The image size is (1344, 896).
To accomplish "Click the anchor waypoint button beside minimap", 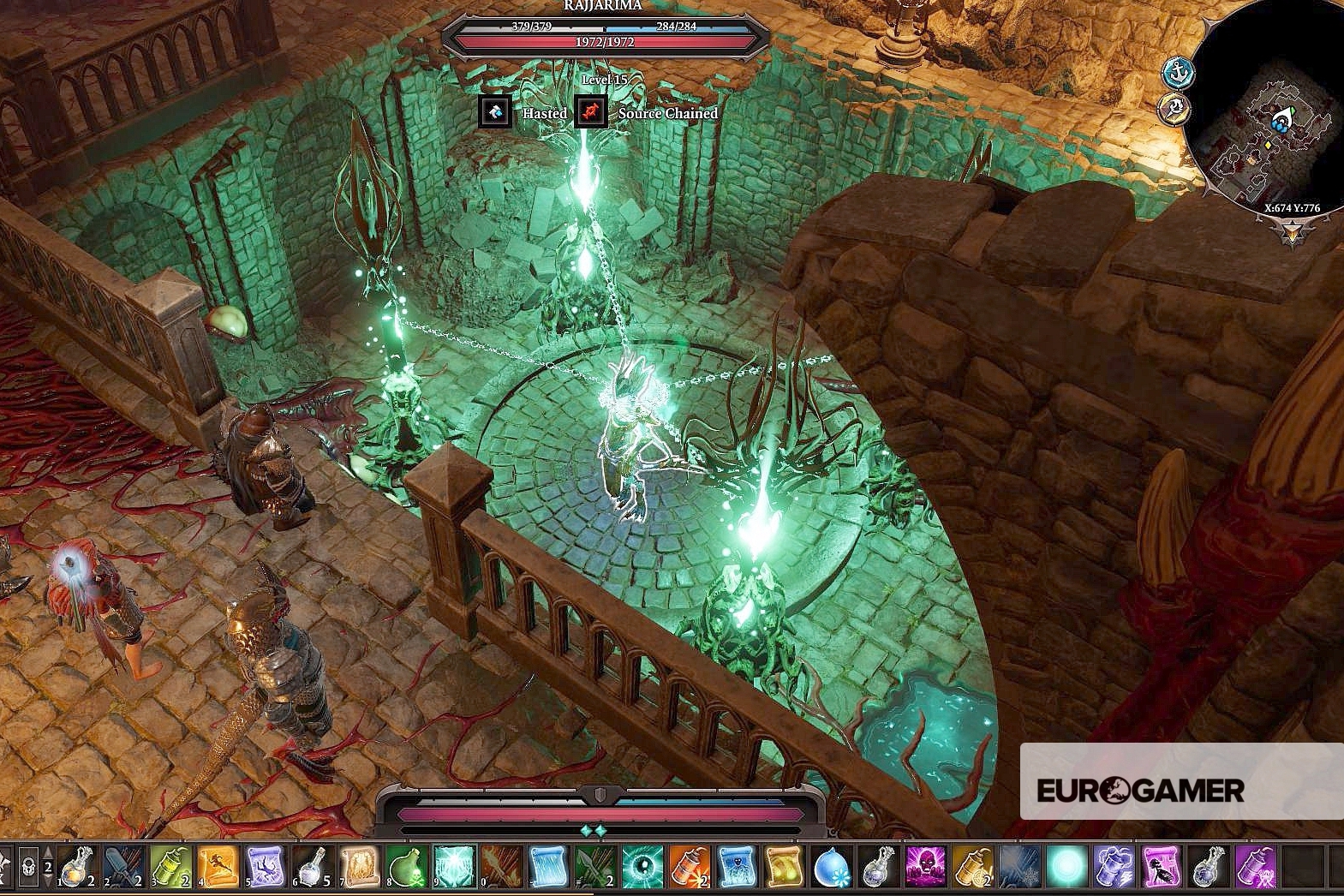I will pyautogui.click(x=1178, y=72).
